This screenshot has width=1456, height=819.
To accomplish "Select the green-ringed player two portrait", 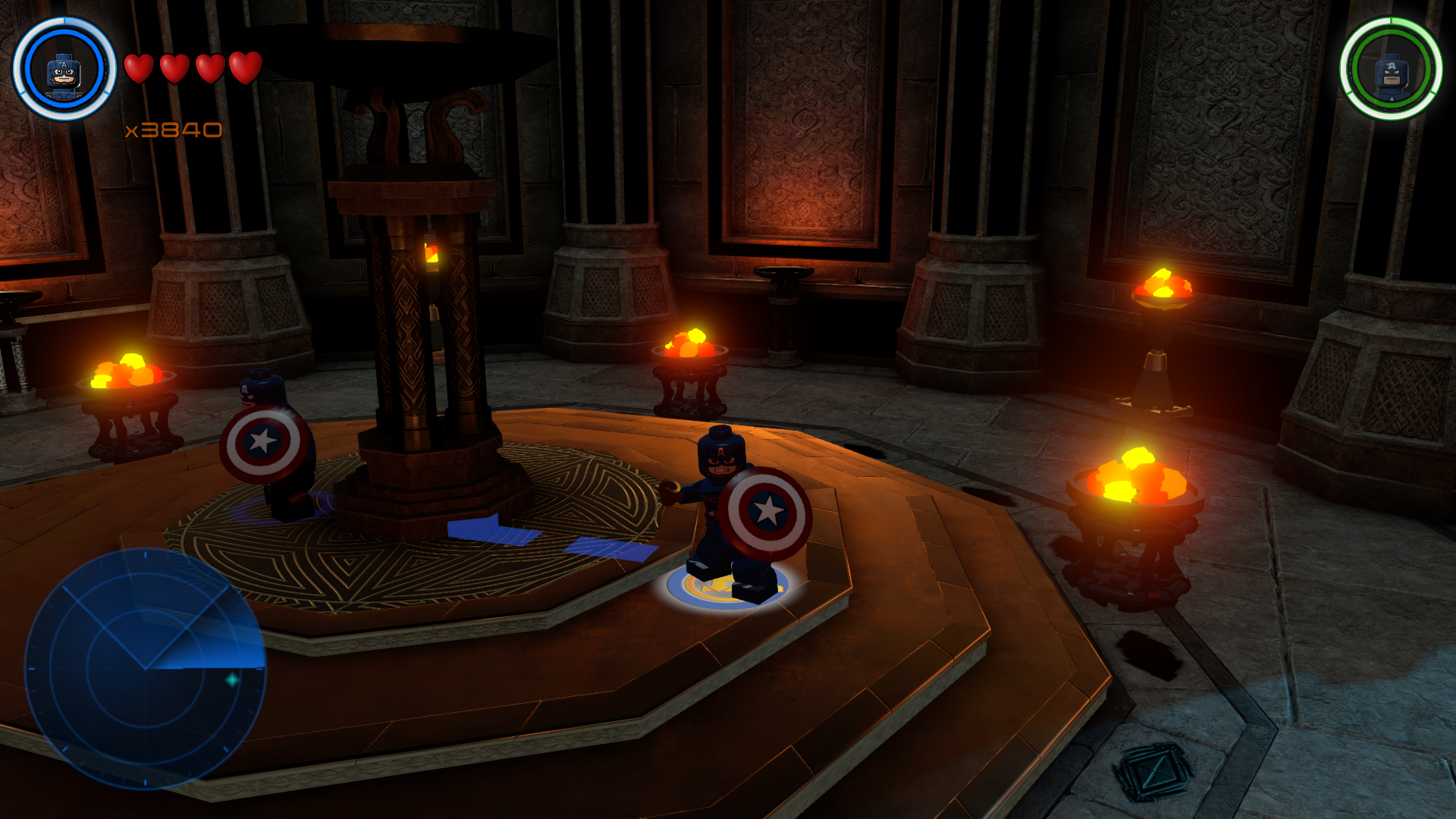I will (1391, 70).
